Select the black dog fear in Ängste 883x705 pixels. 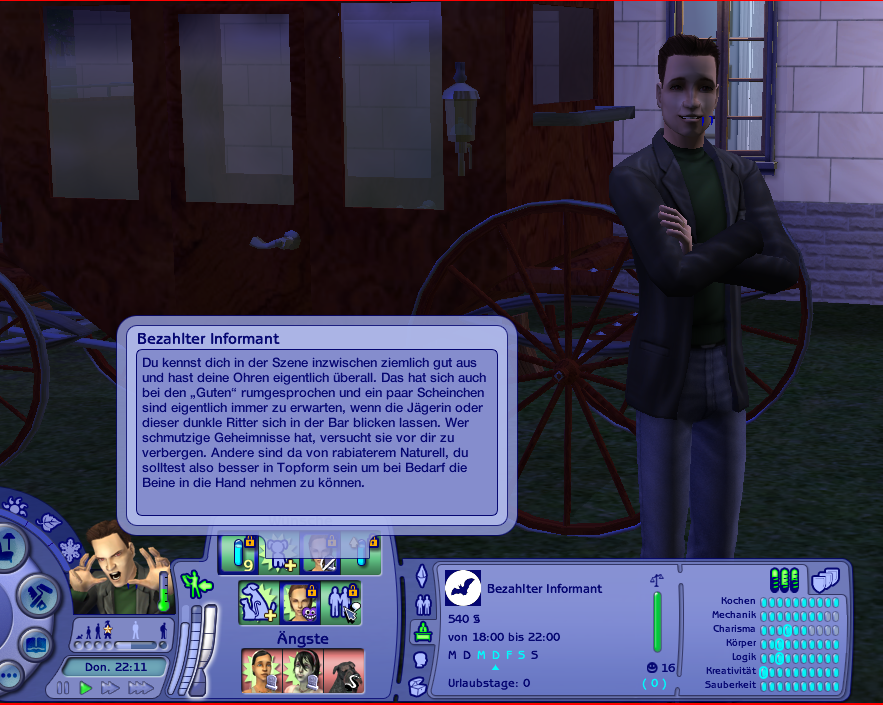click(x=344, y=671)
